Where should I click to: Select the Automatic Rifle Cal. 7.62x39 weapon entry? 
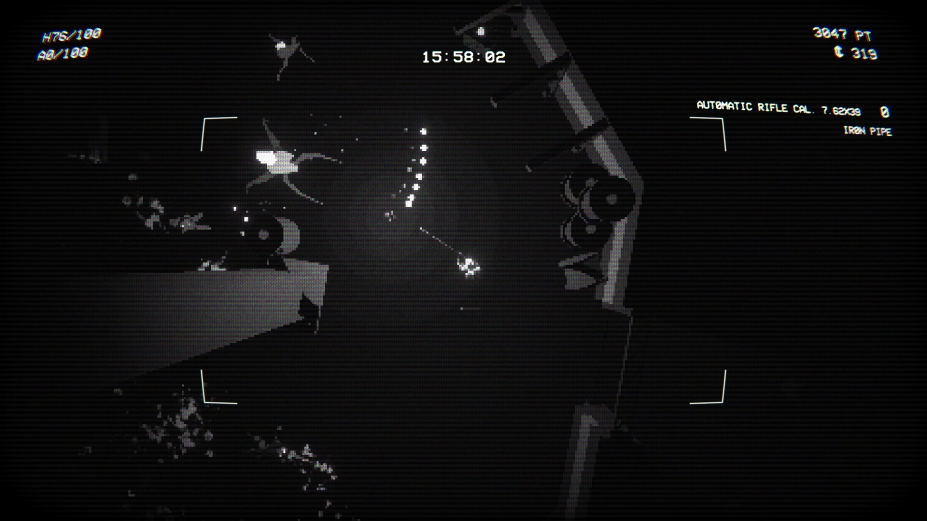tap(778, 108)
